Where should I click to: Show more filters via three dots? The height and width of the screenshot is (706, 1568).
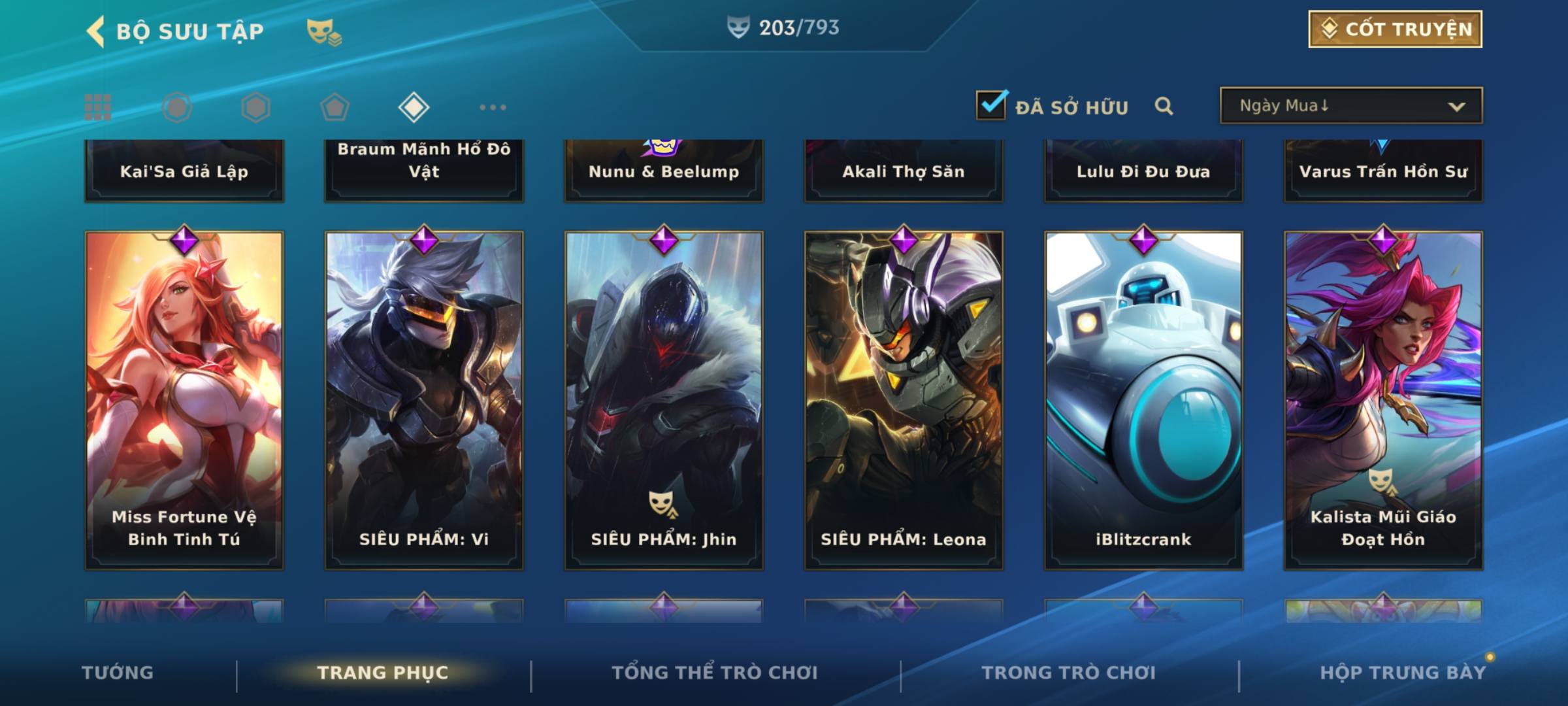click(493, 107)
